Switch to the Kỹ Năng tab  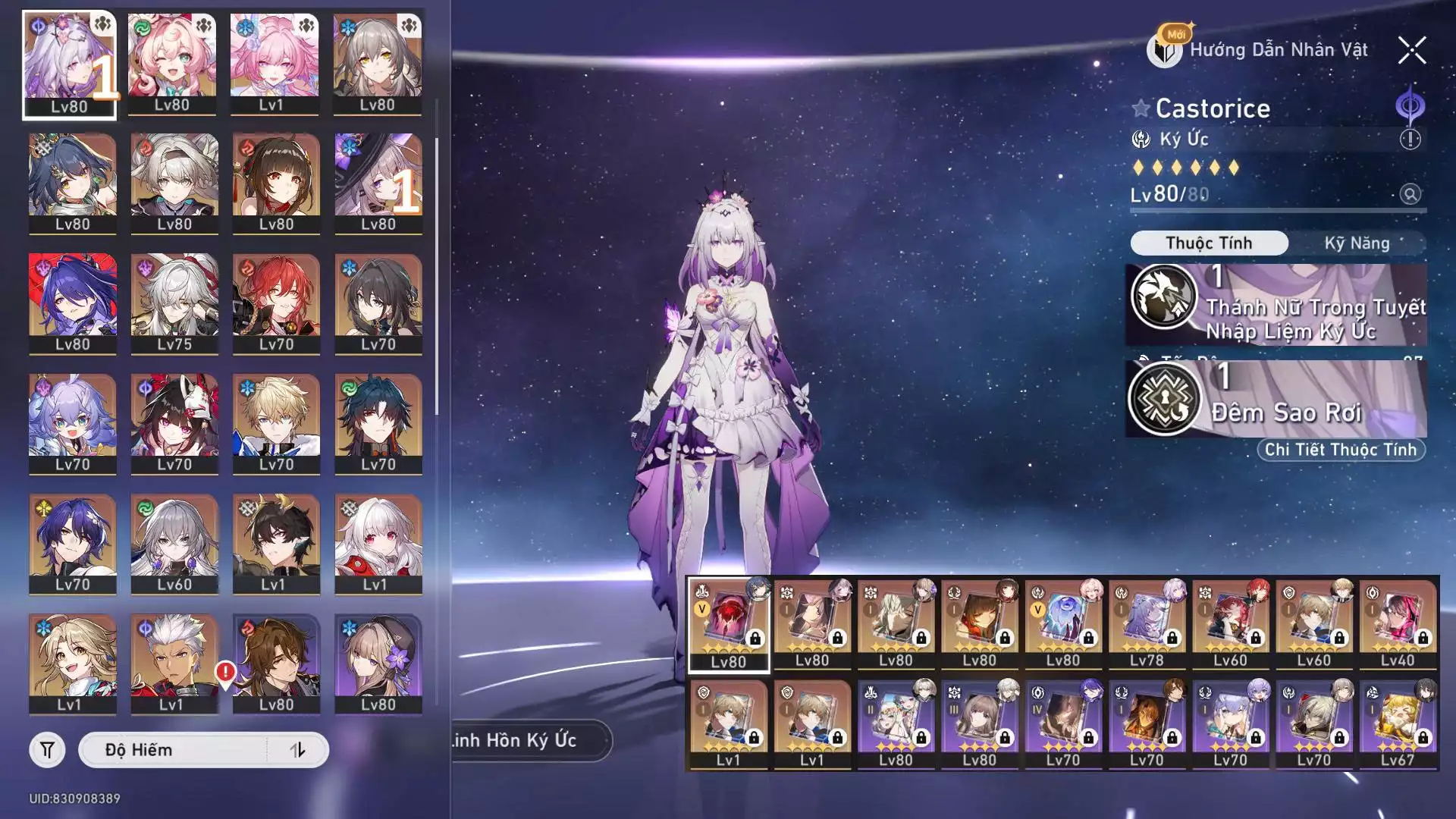point(1357,243)
